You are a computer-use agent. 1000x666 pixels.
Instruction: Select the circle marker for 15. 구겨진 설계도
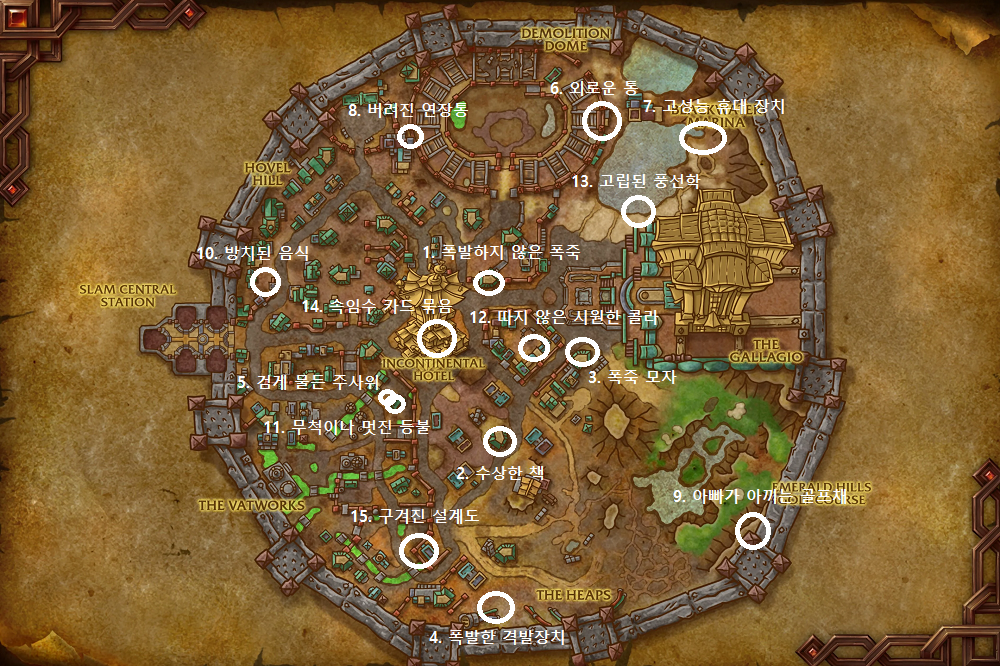419,551
